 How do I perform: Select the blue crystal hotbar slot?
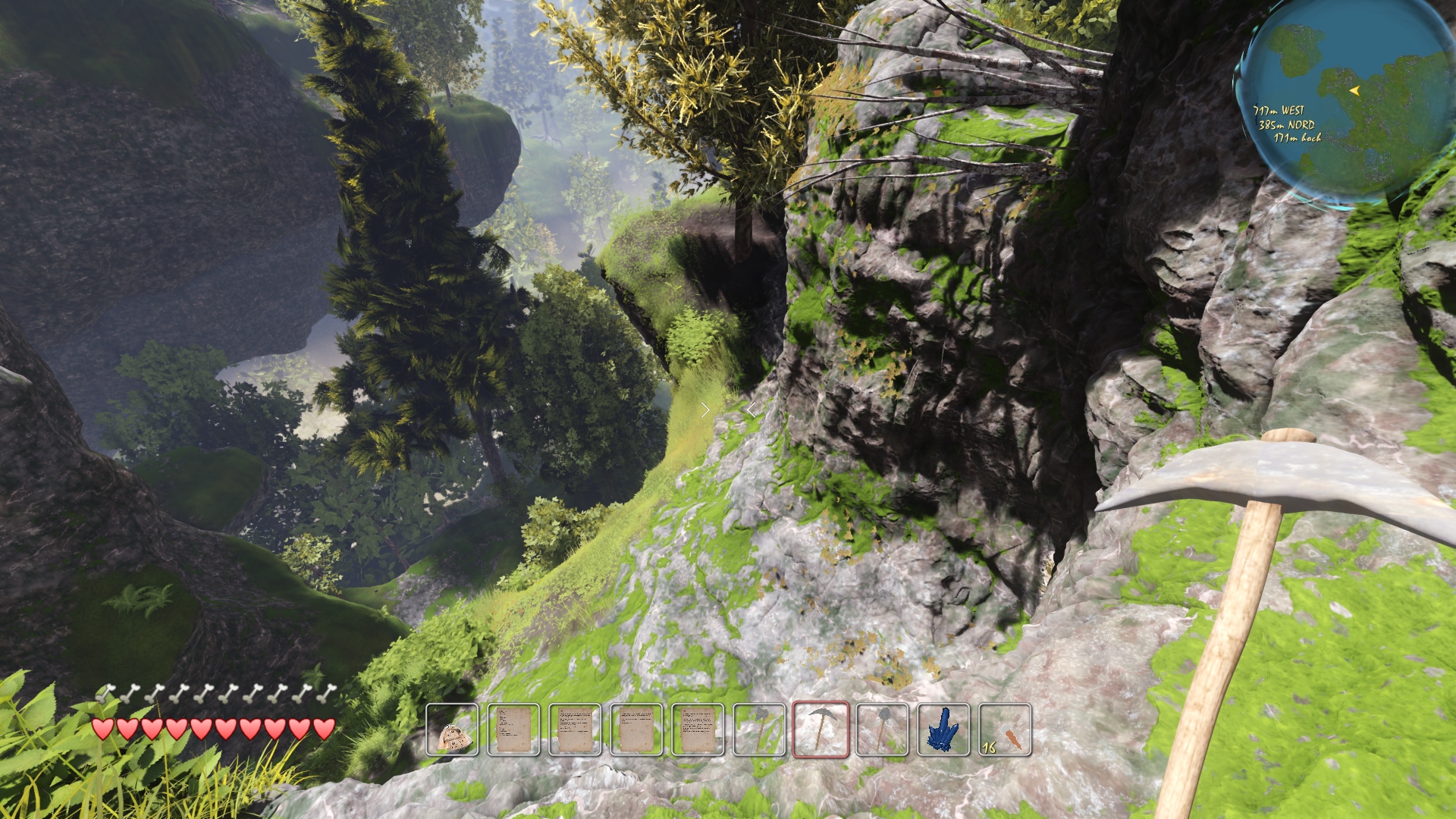pyautogui.click(x=943, y=730)
